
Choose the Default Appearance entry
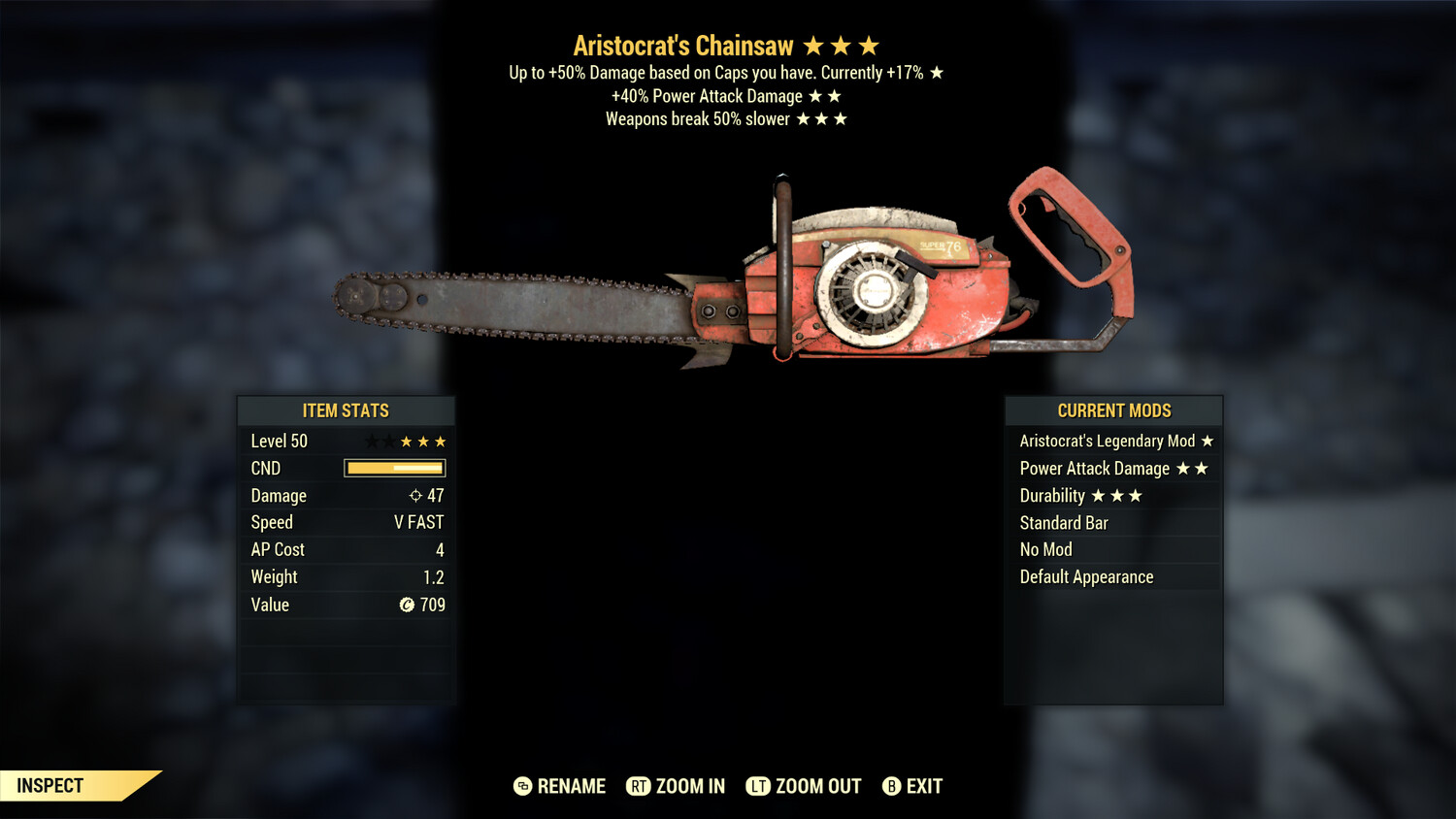(x=1113, y=577)
